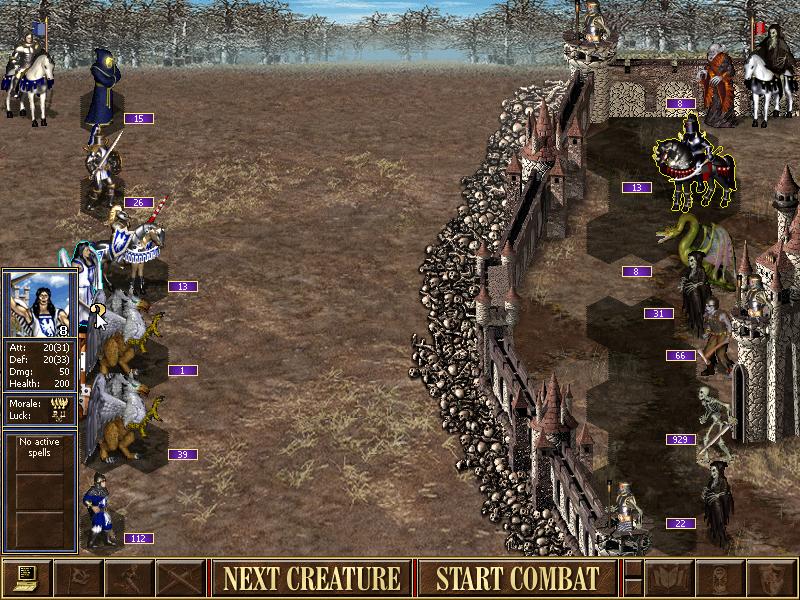Click the greyed-out surrender flag button
The width and height of the screenshot is (800, 600).
tap(77, 578)
